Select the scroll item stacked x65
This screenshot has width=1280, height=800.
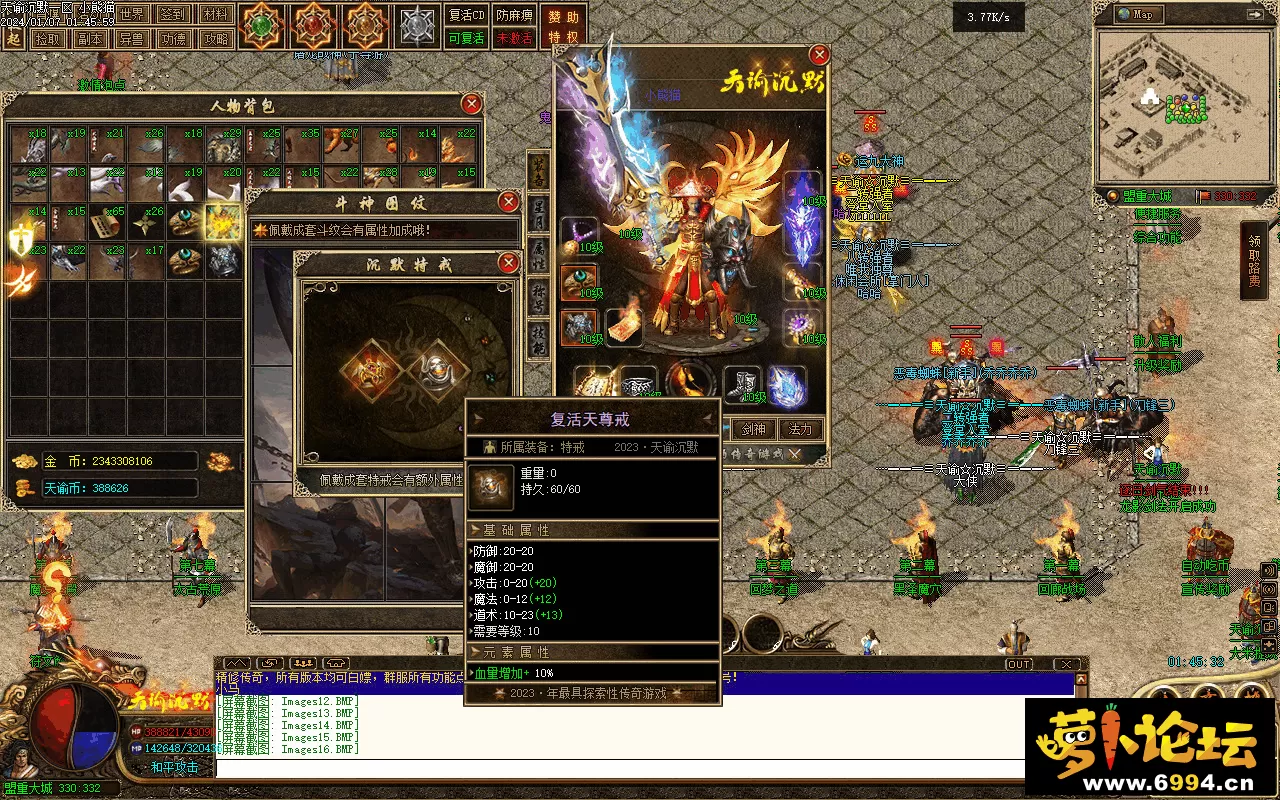[x=107, y=224]
